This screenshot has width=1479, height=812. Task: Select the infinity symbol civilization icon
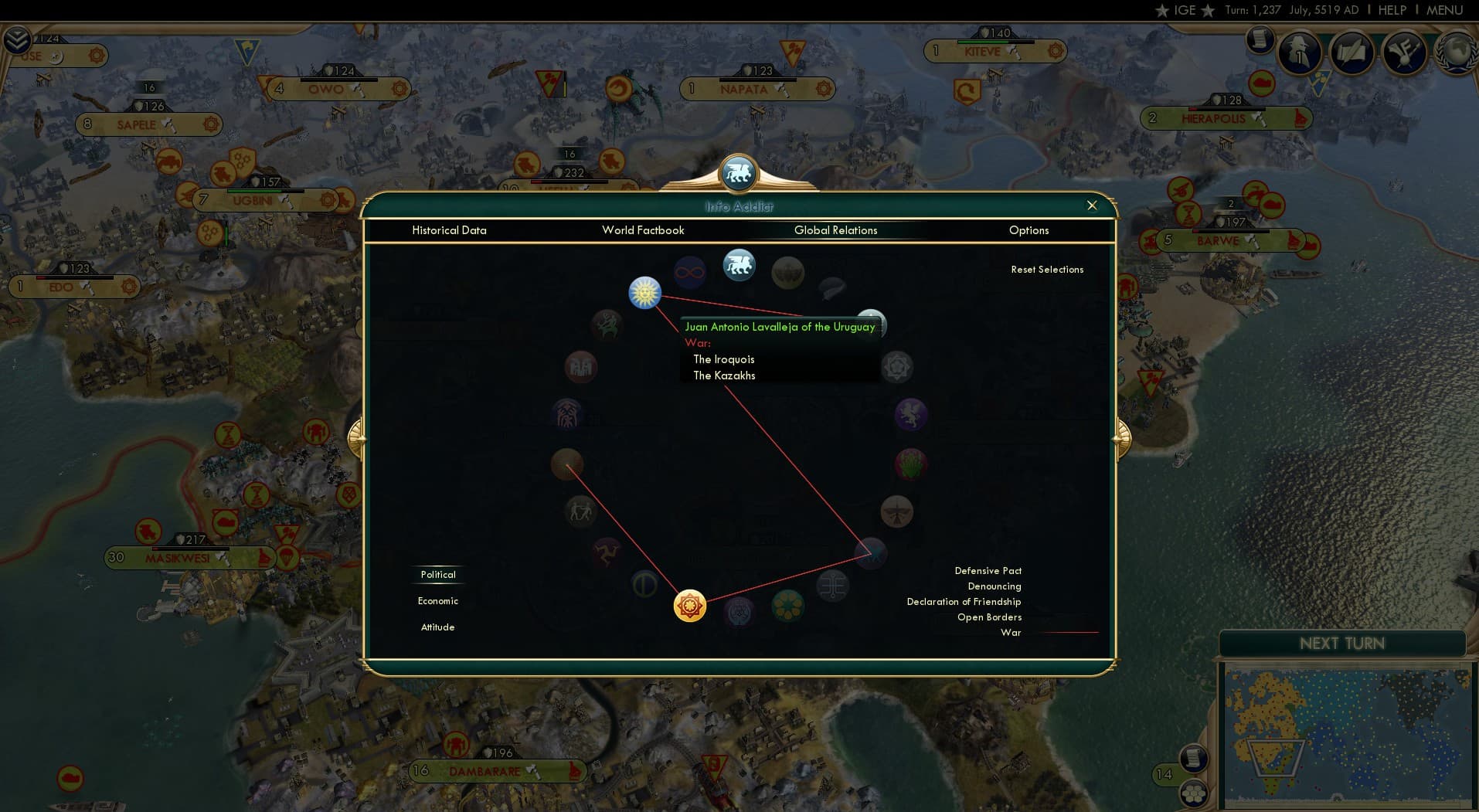pos(690,270)
